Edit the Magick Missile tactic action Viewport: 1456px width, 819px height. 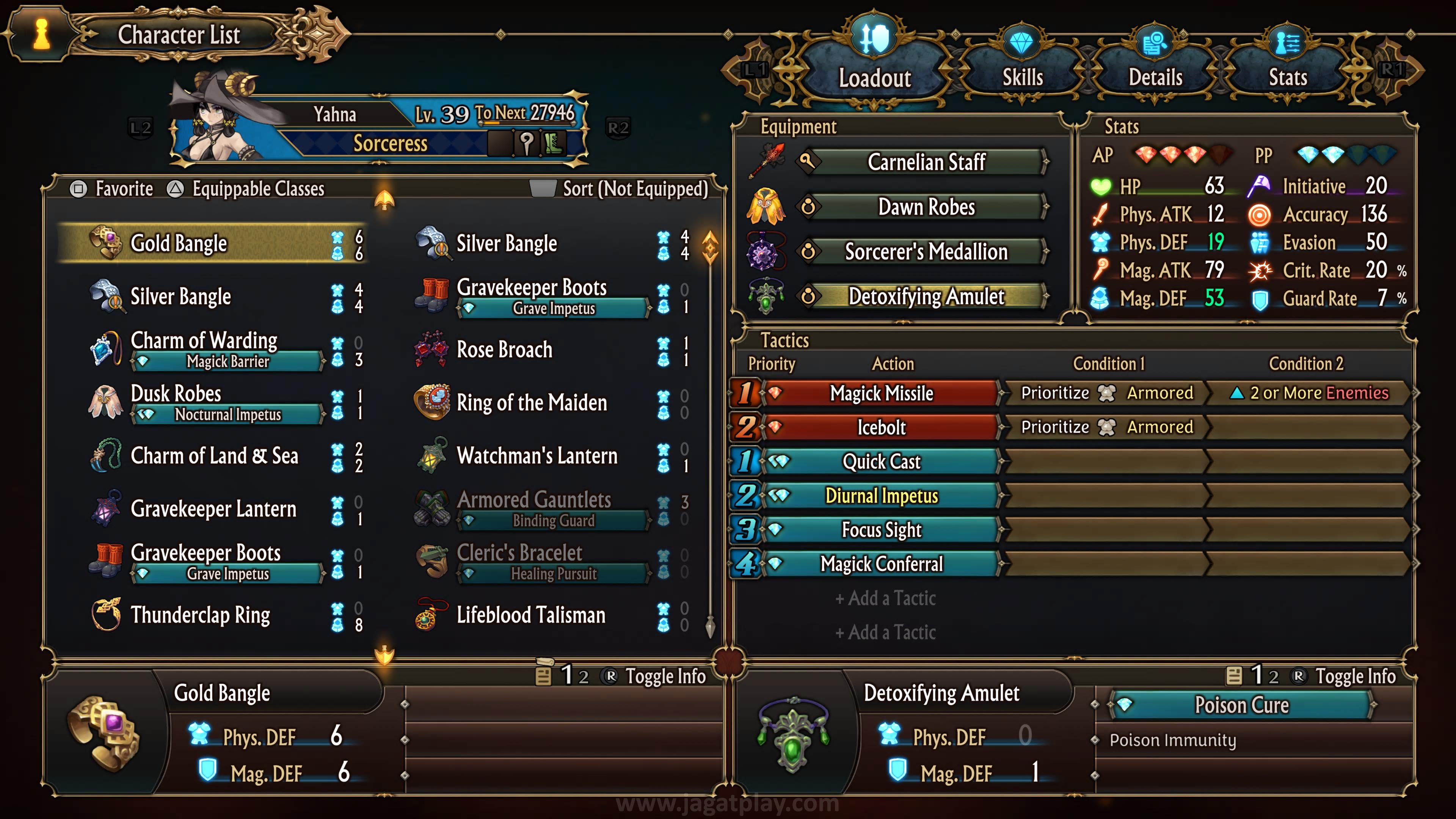[x=880, y=393]
